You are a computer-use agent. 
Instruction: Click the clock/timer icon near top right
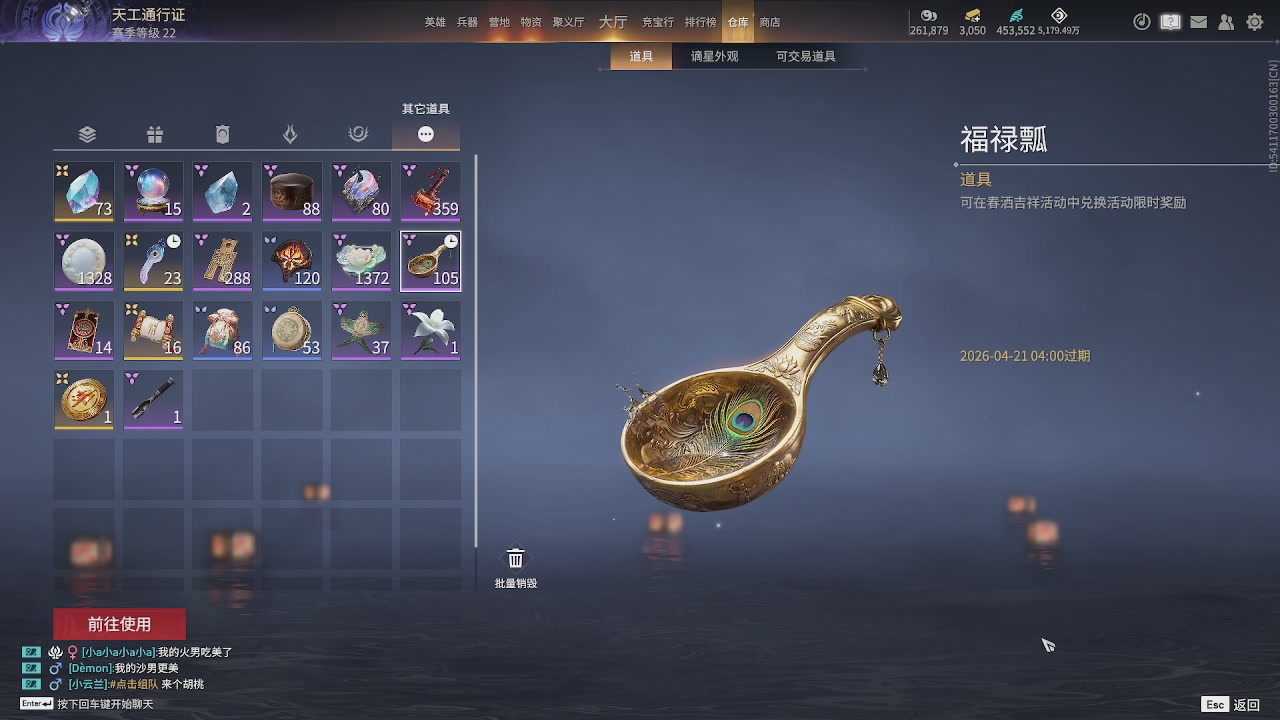(x=1141, y=21)
